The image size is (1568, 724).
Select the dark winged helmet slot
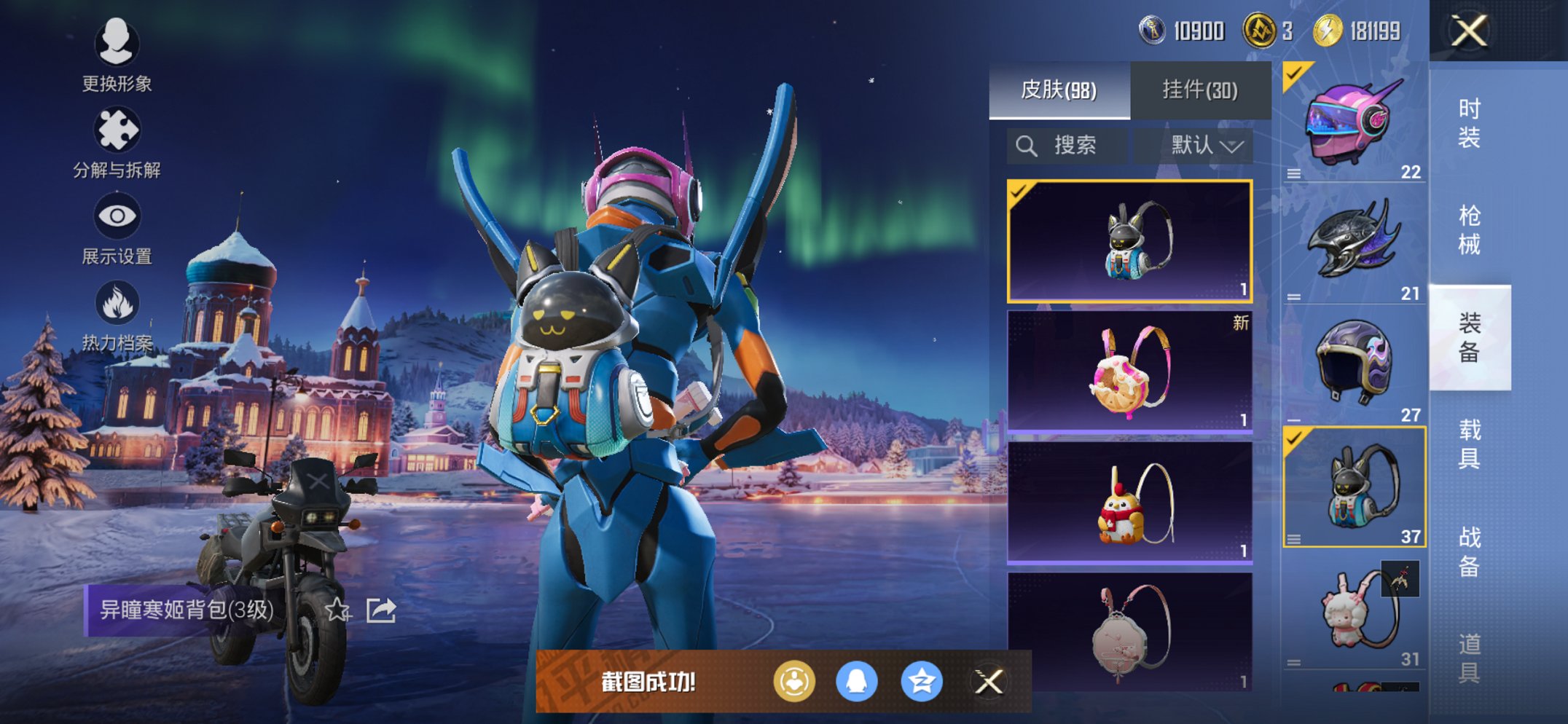[x=1354, y=244]
